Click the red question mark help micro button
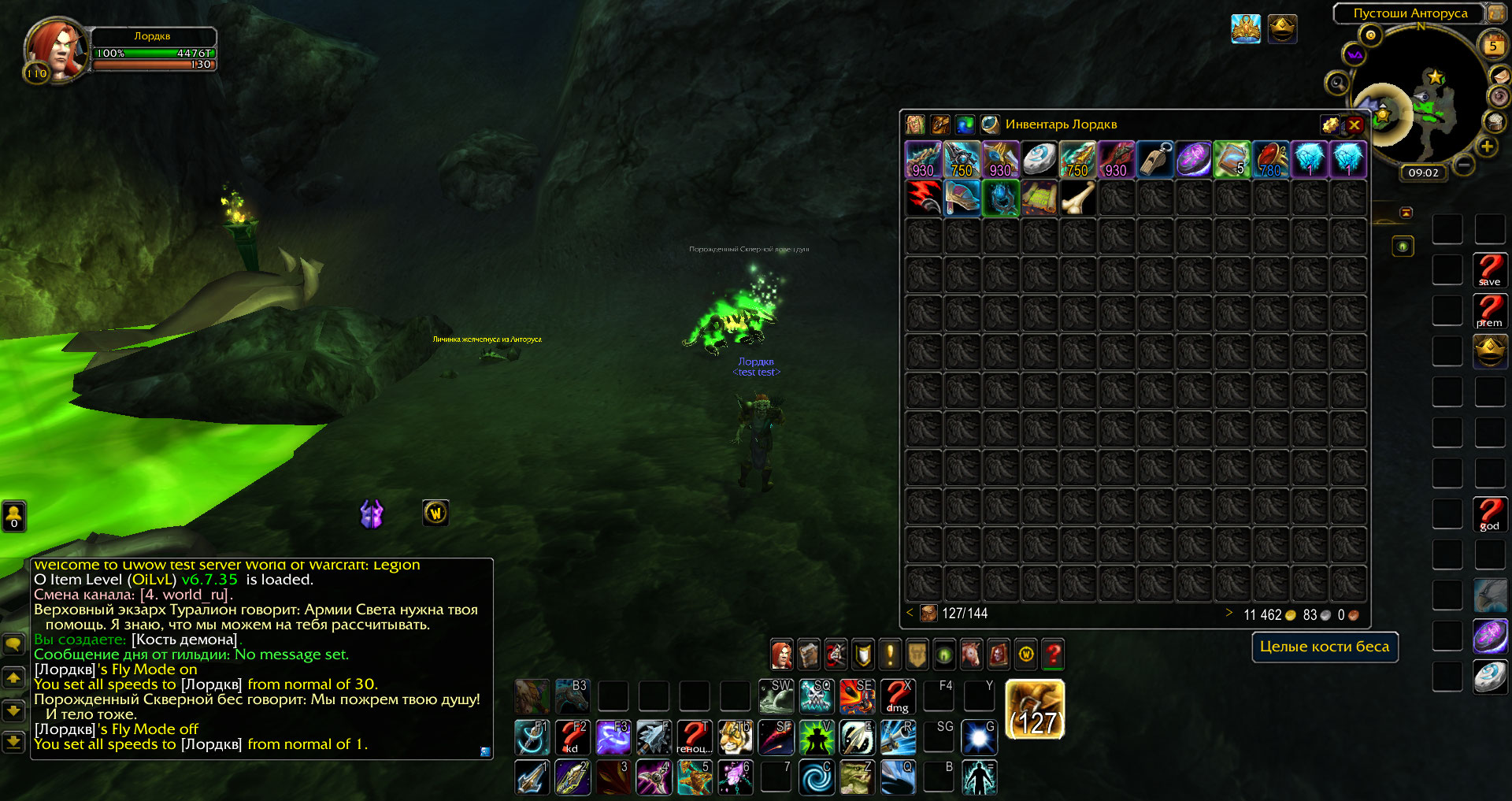This screenshot has width=1512, height=801. pyautogui.click(x=1053, y=654)
